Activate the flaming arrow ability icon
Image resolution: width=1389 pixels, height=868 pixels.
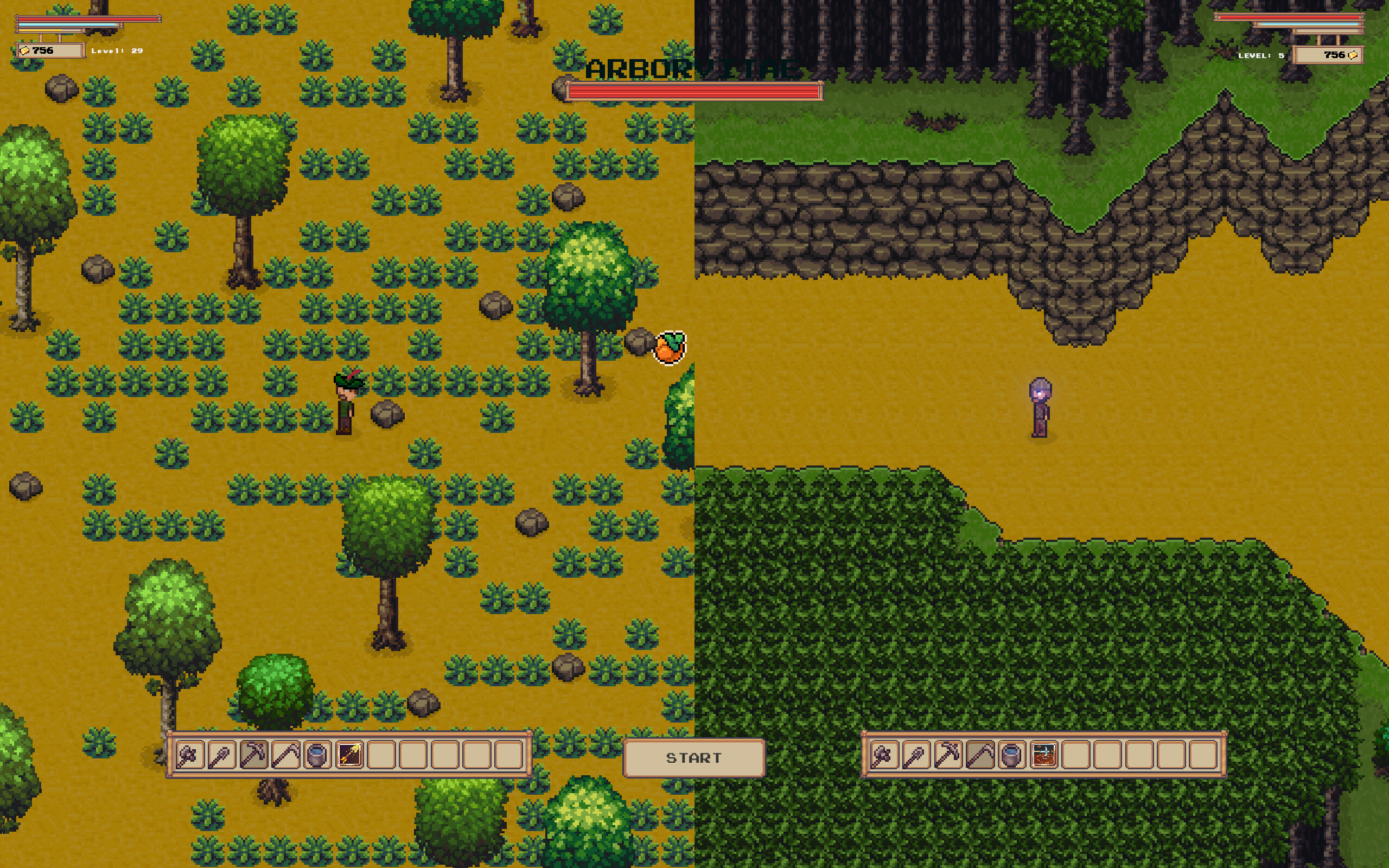(x=349, y=757)
